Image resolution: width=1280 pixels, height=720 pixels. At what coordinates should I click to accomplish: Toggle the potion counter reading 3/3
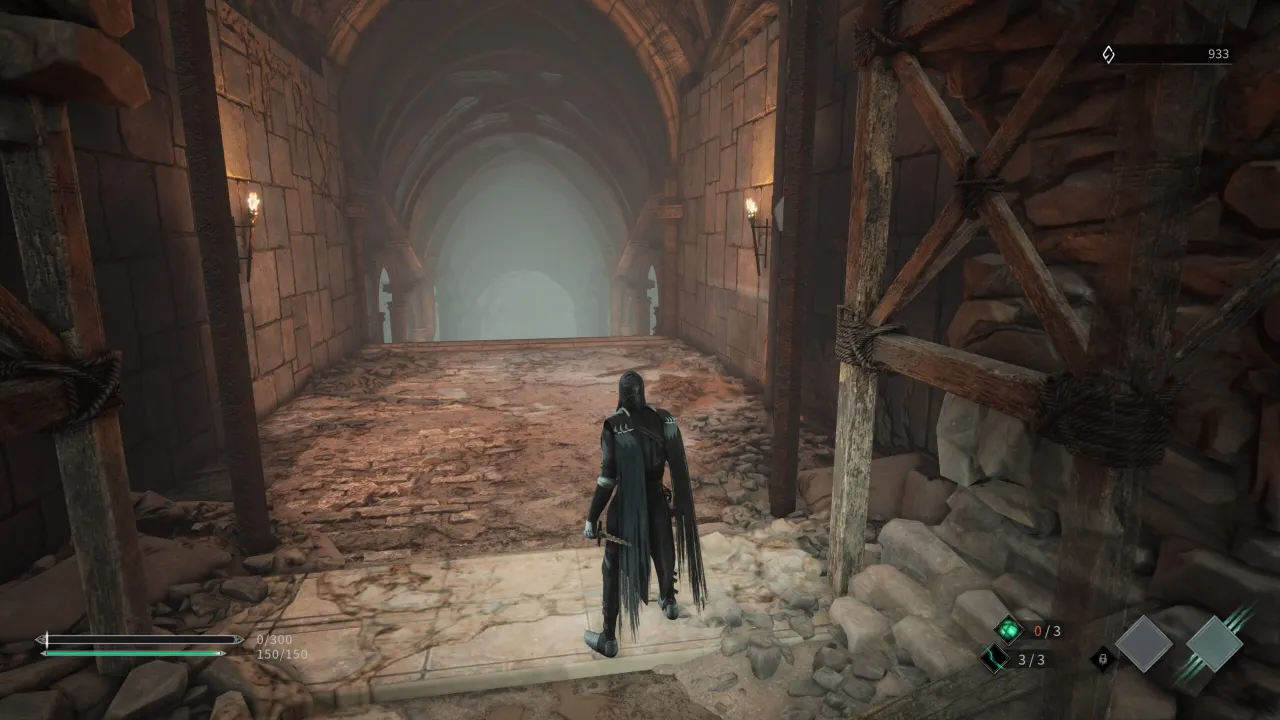(1031, 659)
